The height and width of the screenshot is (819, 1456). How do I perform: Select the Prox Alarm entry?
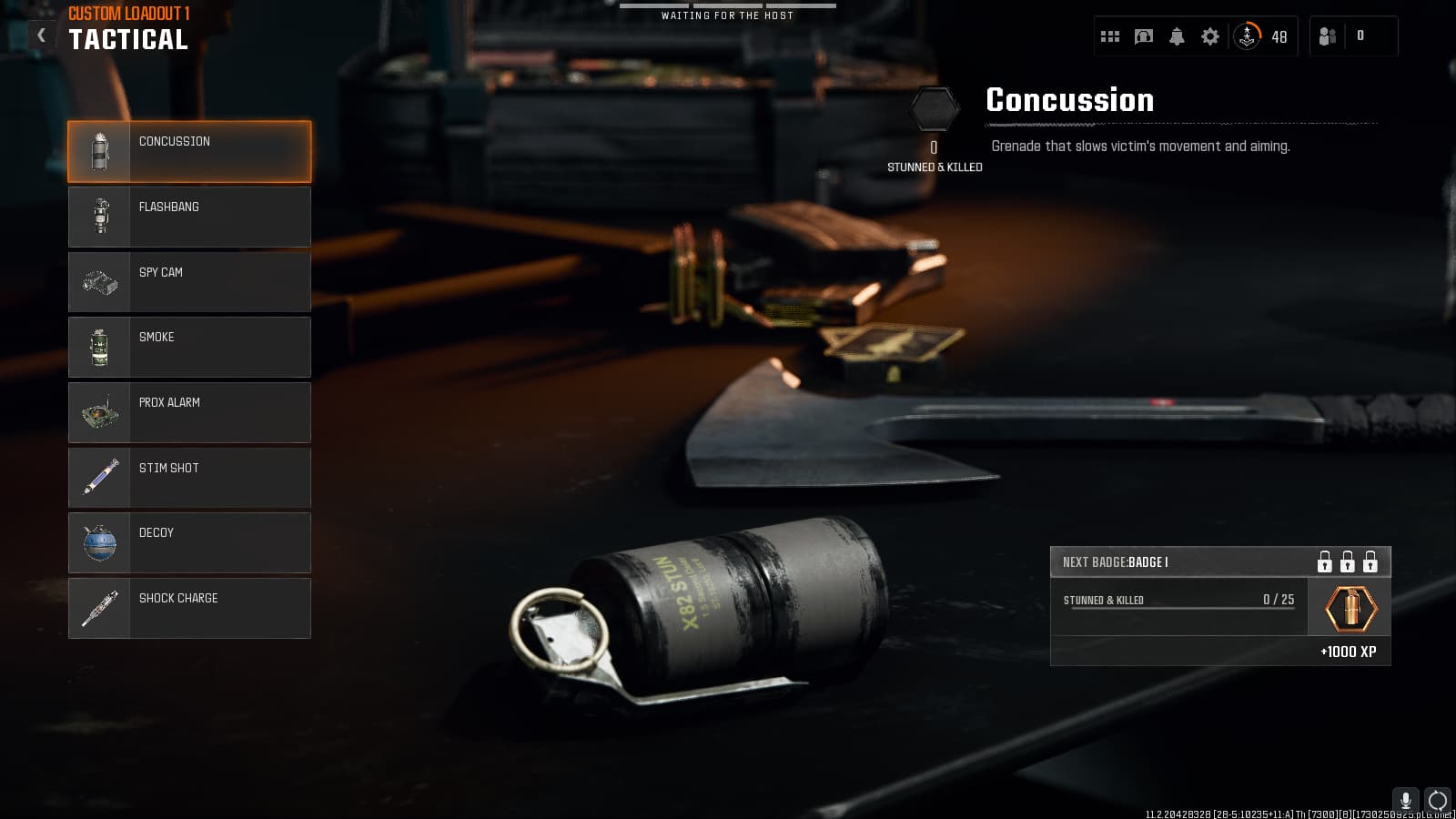(x=189, y=412)
